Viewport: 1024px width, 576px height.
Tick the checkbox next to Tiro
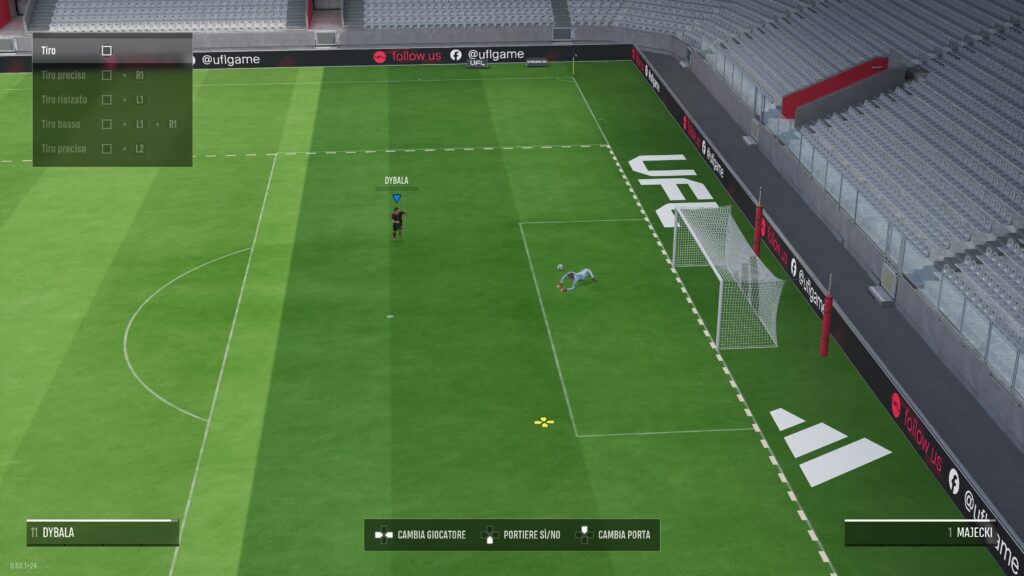(x=107, y=50)
